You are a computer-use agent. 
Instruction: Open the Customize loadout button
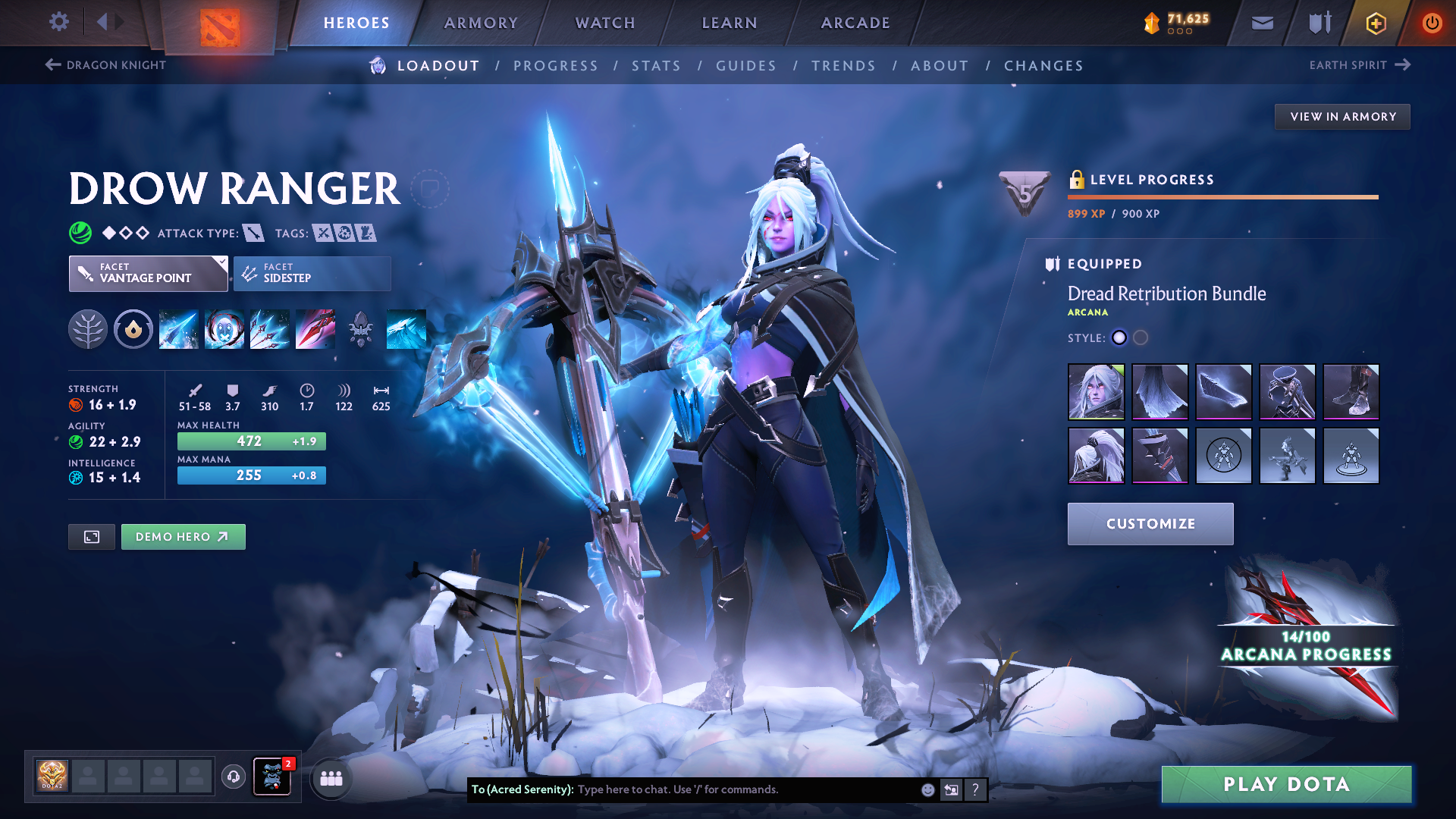pyautogui.click(x=1150, y=524)
